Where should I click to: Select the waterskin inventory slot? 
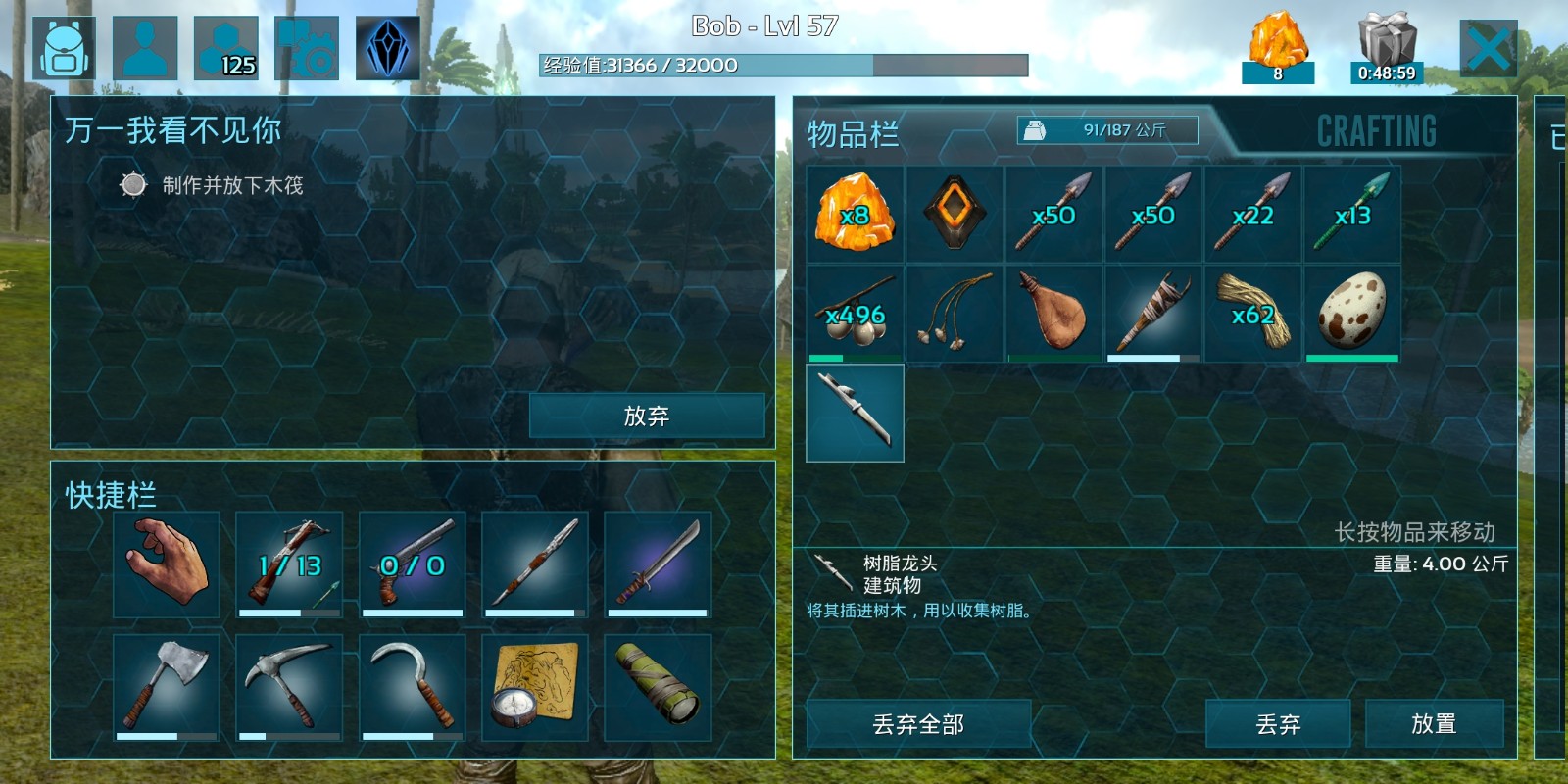click(1053, 314)
